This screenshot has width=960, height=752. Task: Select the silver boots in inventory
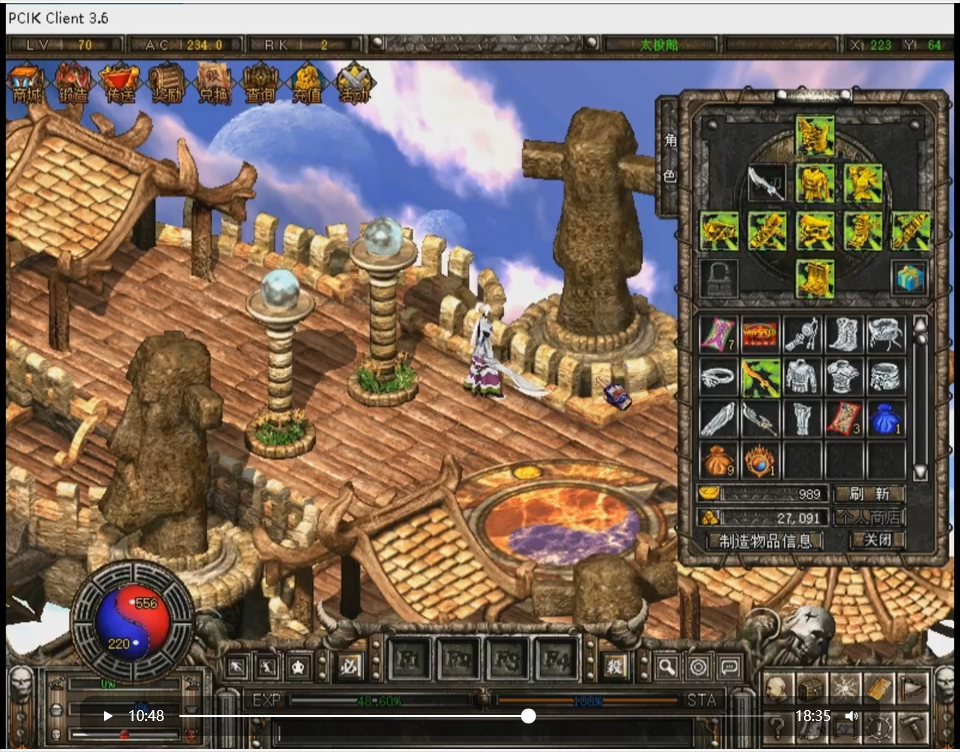coord(843,334)
